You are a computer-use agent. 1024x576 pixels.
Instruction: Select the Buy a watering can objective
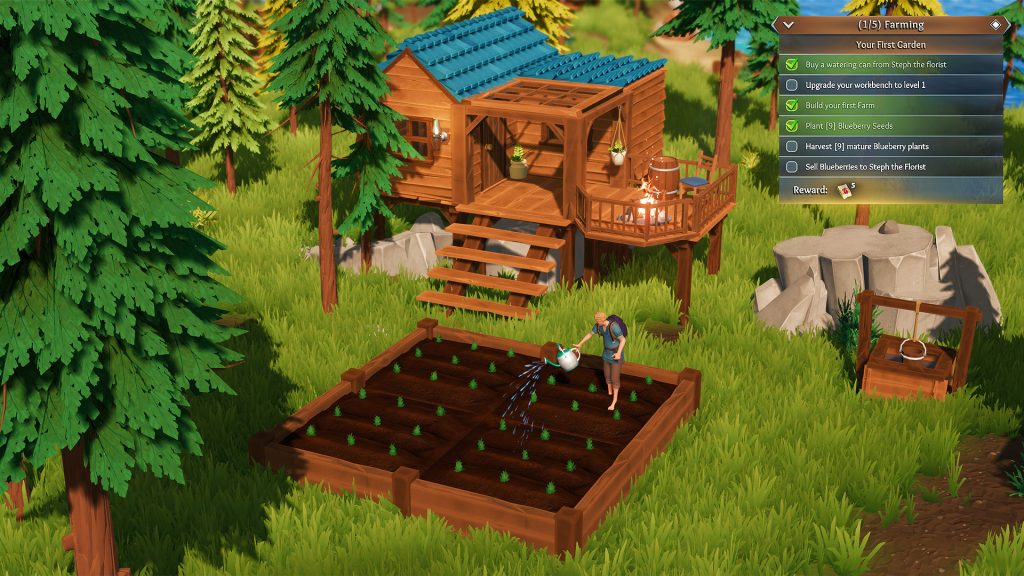(x=876, y=64)
